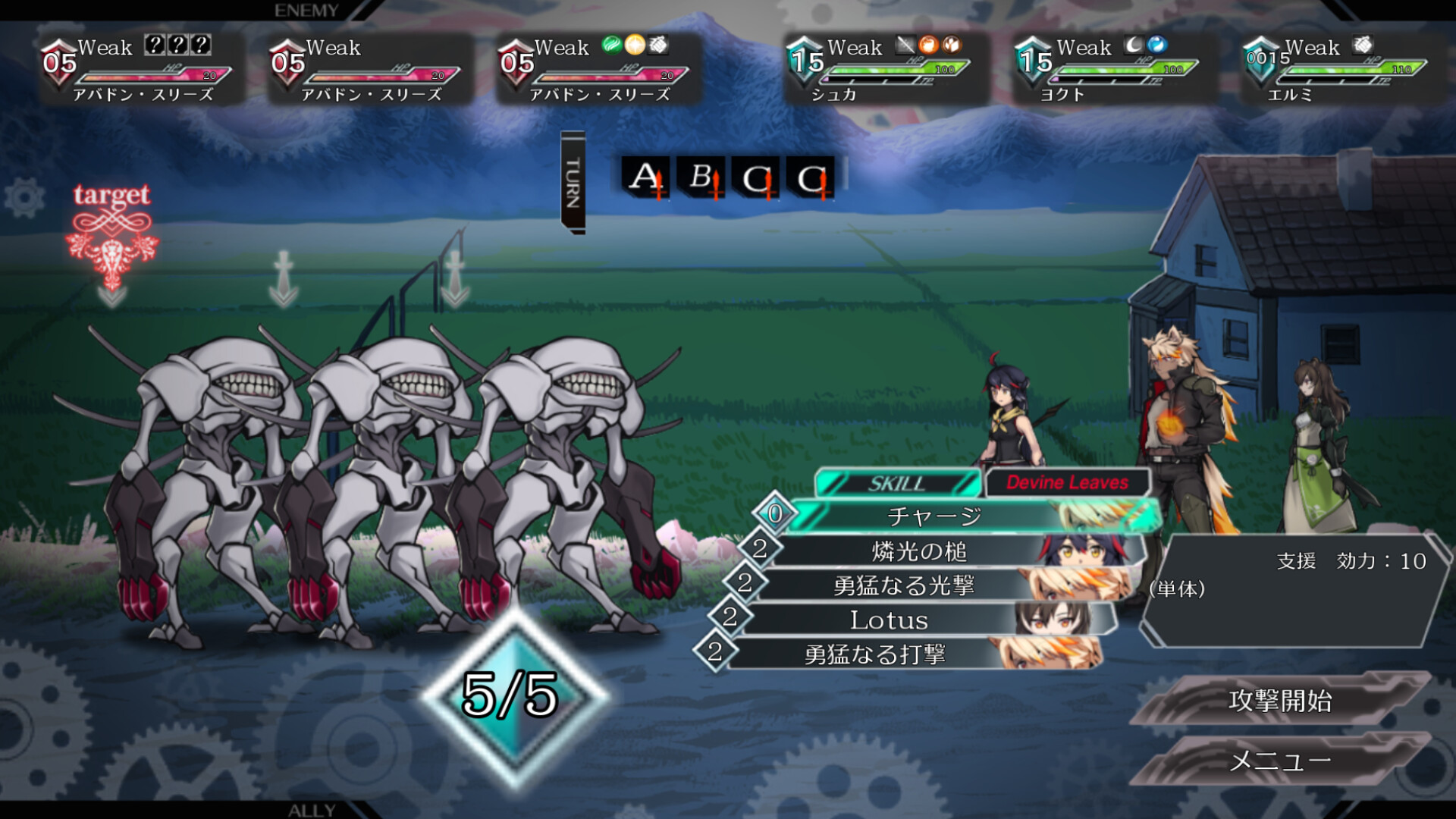The width and height of the screenshot is (1456, 819).
Task: Start the attack with 攻撃開始
Action: click(1280, 700)
